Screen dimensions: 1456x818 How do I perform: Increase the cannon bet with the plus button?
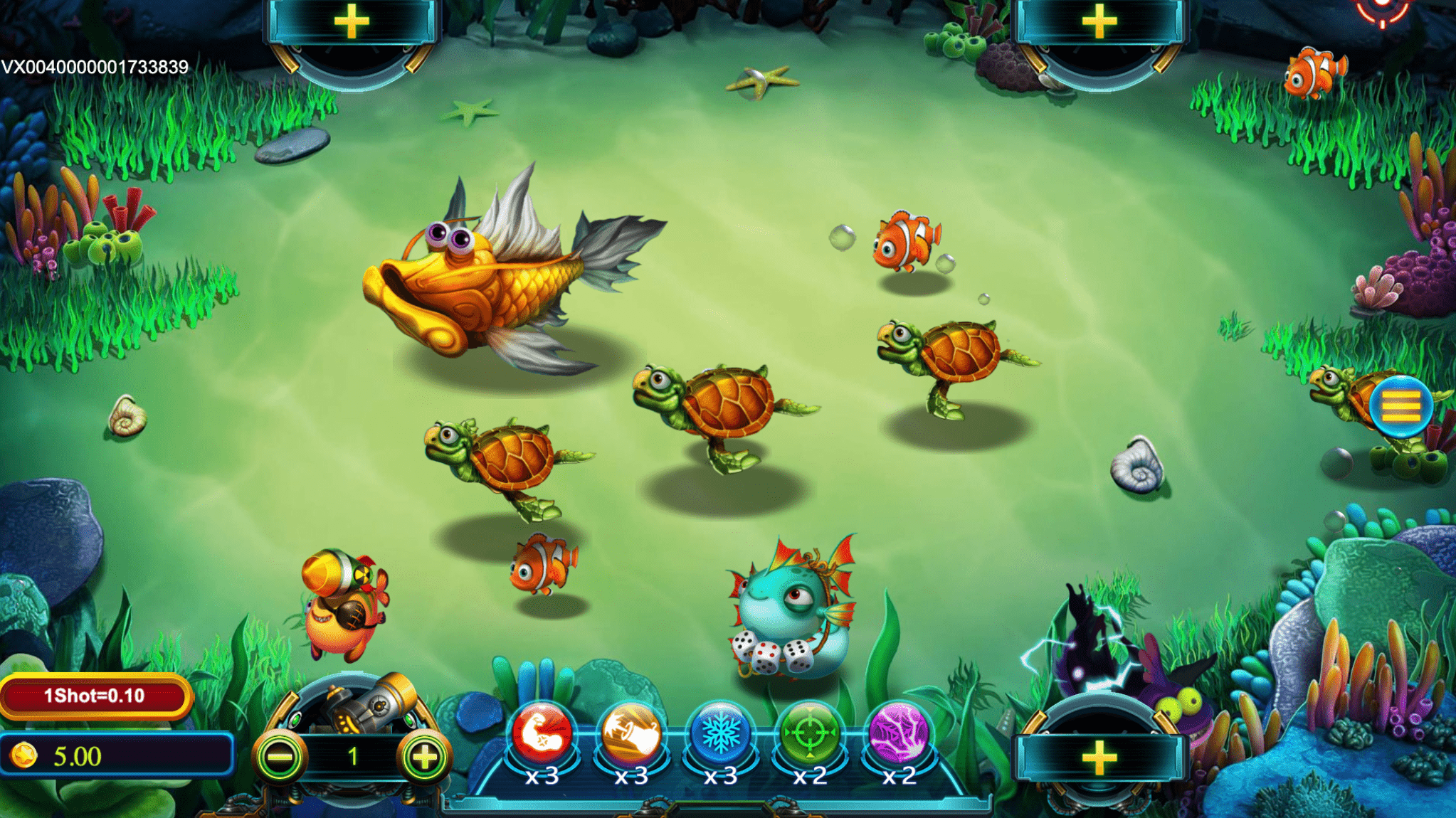click(x=425, y=758)
